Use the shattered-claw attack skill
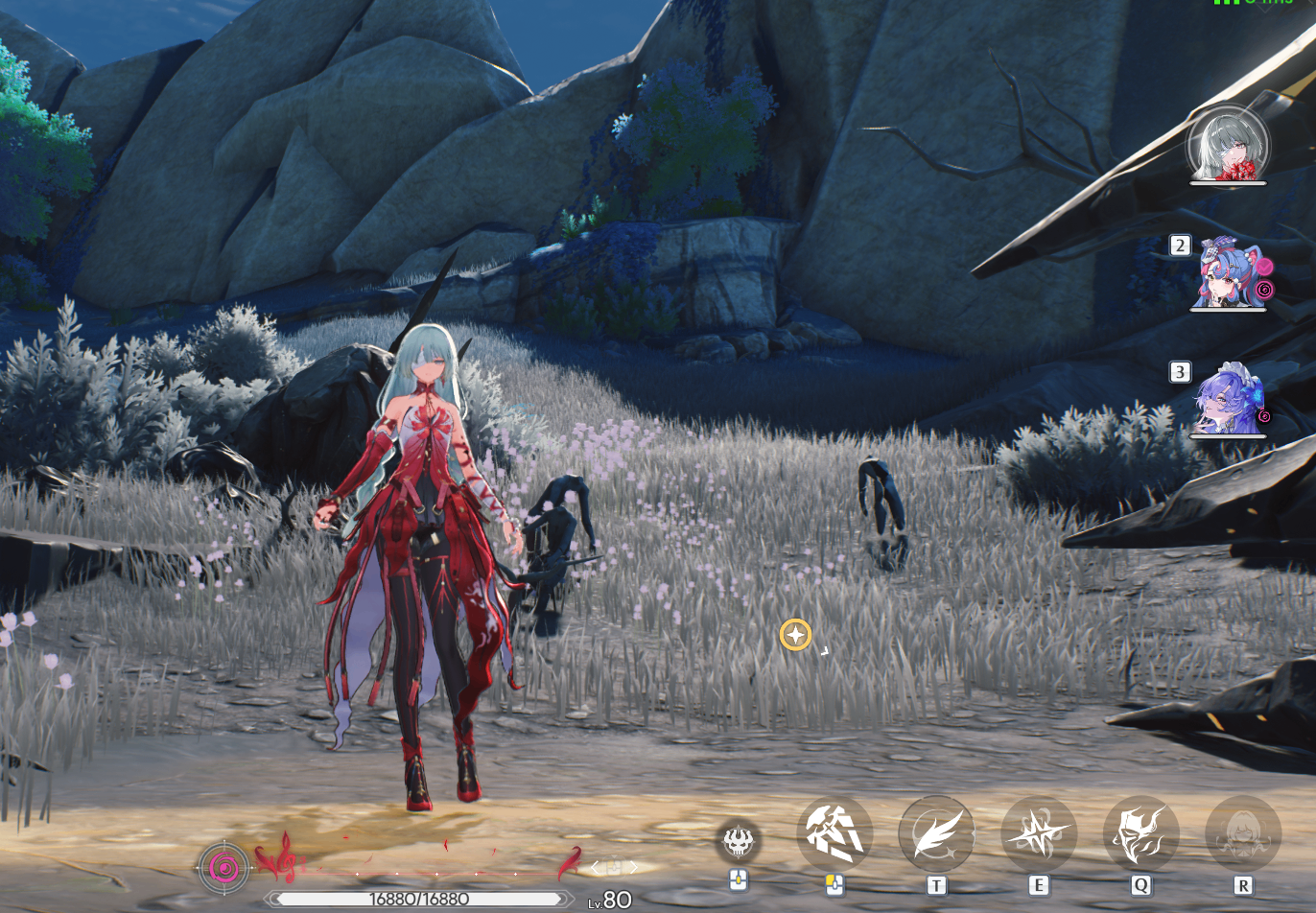Viewport: 1316px width, 913px height. click(834, 832)
